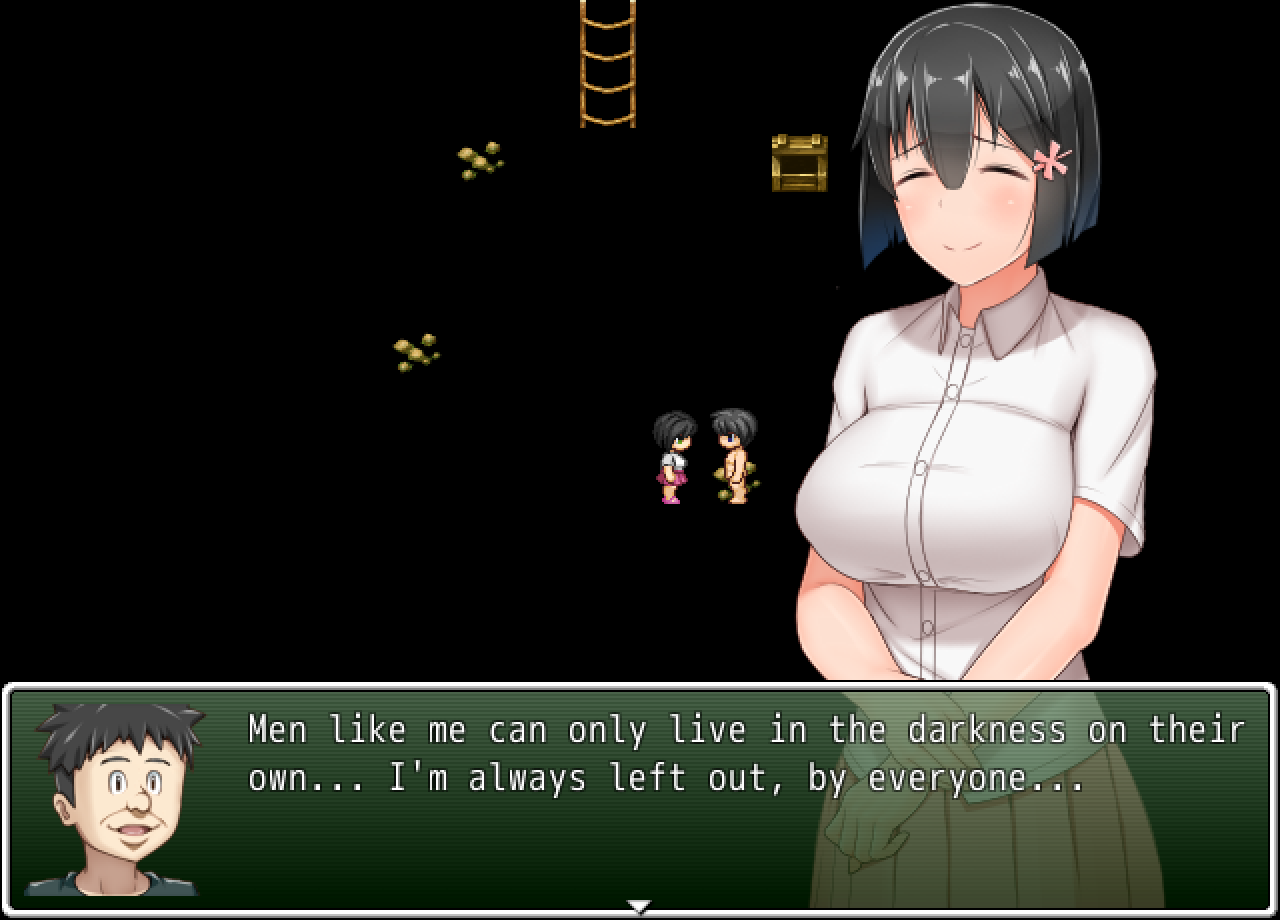Advance dialogue with the white continue arrow
This screenshot has width=1280, height=920.
(639, 906)
